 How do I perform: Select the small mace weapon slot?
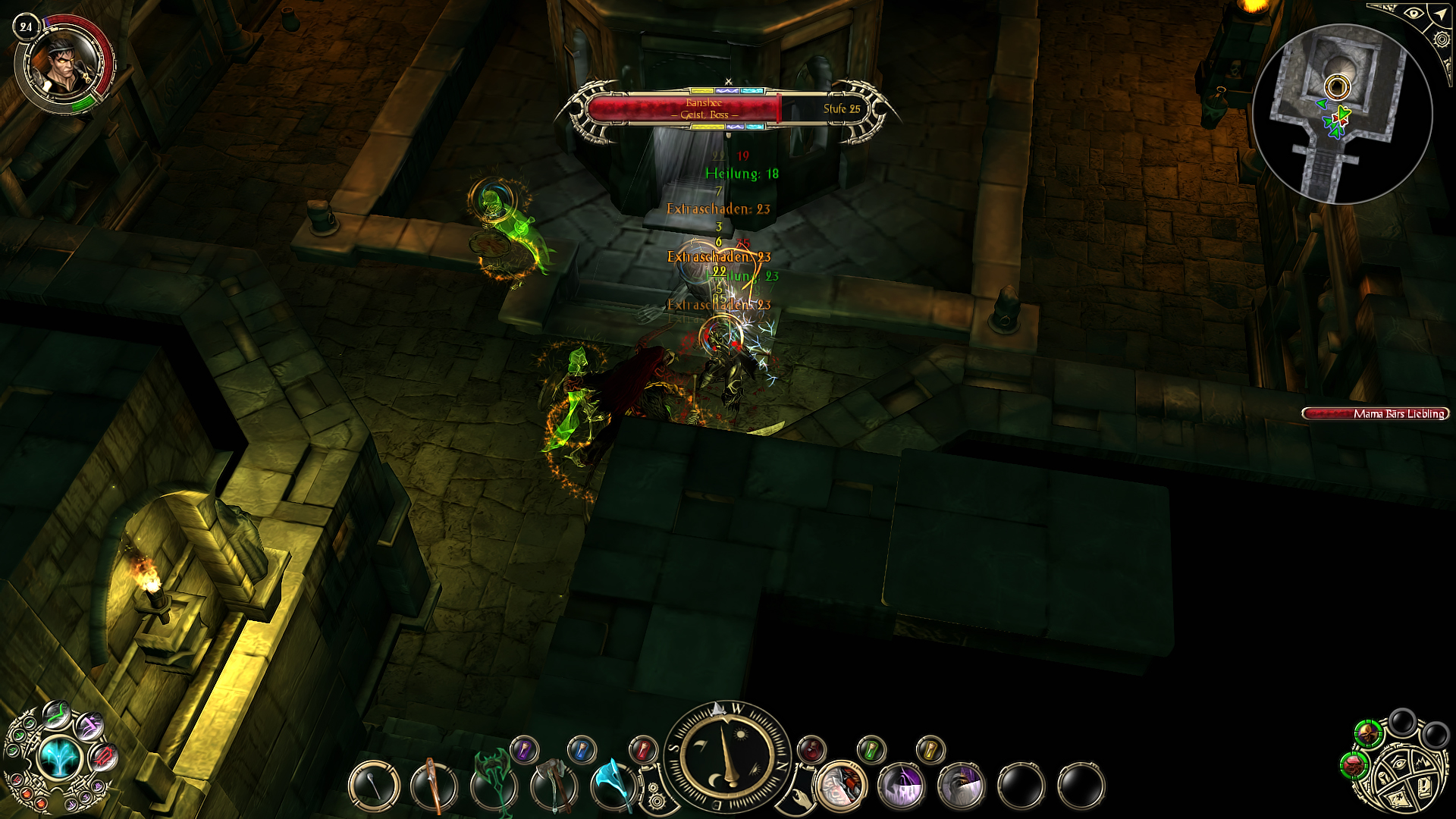tap(374, 786)
